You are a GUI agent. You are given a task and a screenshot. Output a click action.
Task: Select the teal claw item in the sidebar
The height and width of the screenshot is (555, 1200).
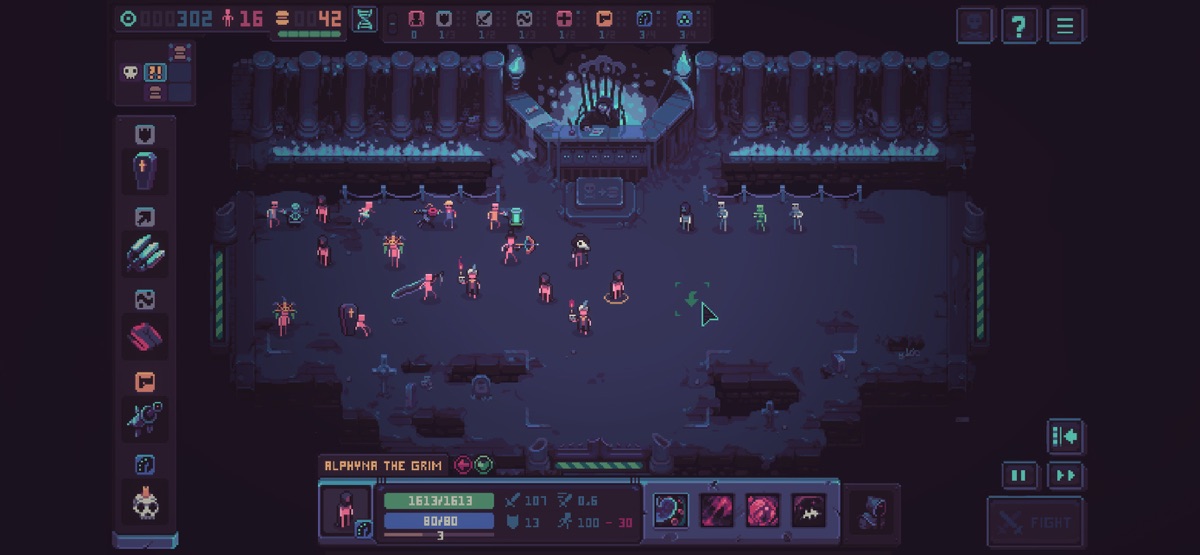coord(145,252)
